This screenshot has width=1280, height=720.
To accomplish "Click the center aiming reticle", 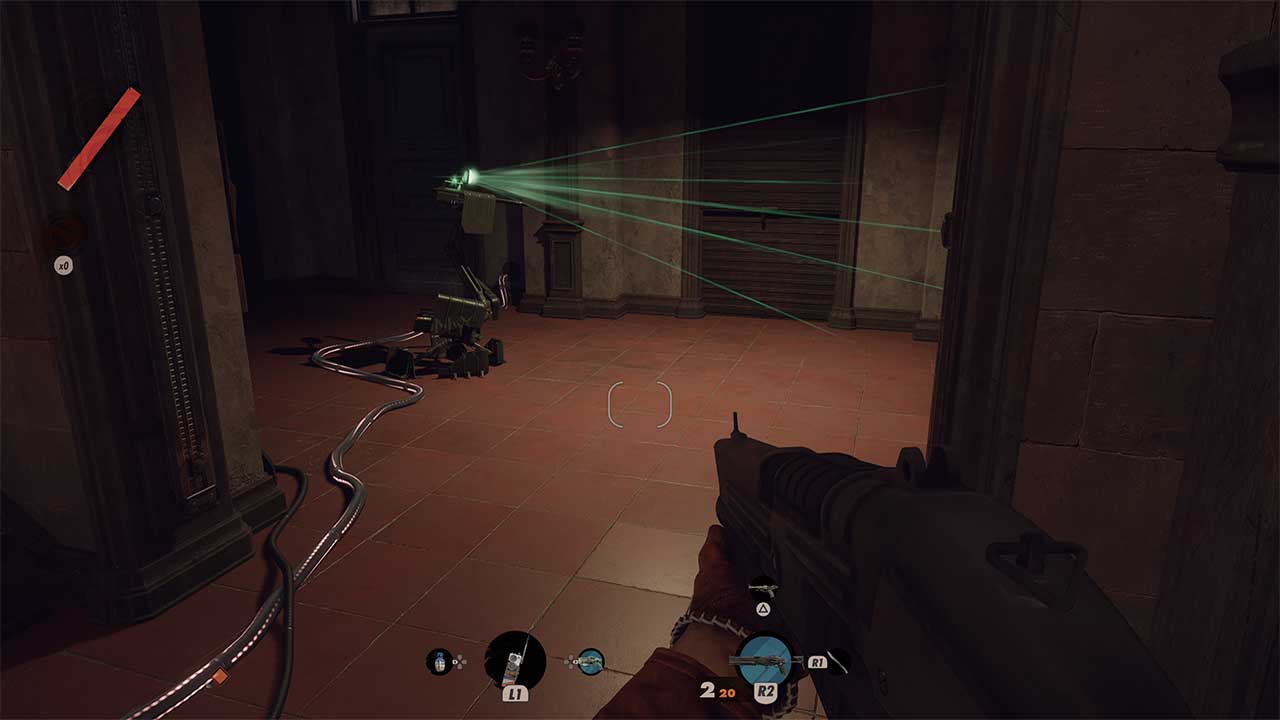I will [640, 405].
